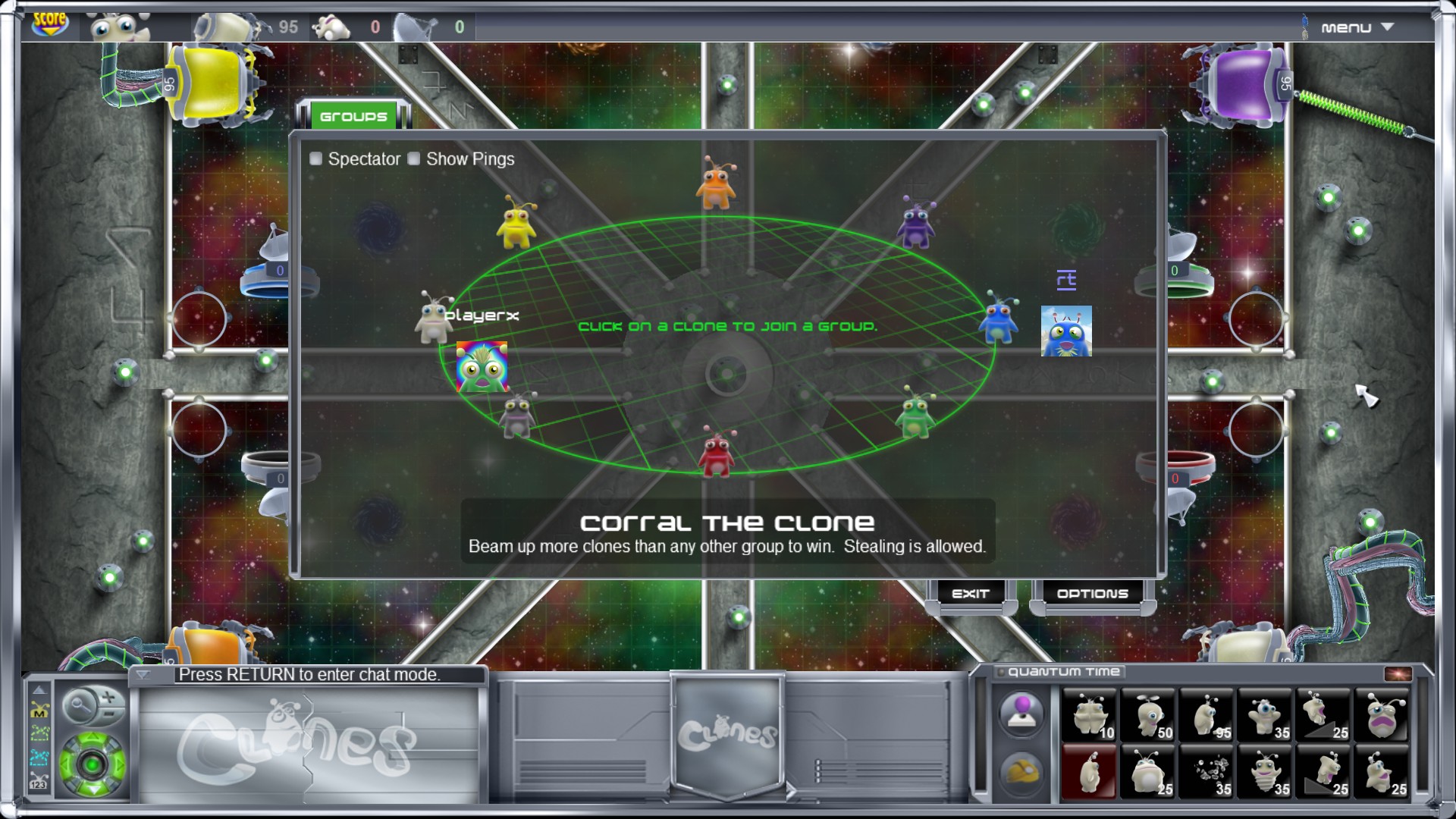1456x819 pixels.
Task: Enable the Show Pings checkbox
Action: click(414, 159)
